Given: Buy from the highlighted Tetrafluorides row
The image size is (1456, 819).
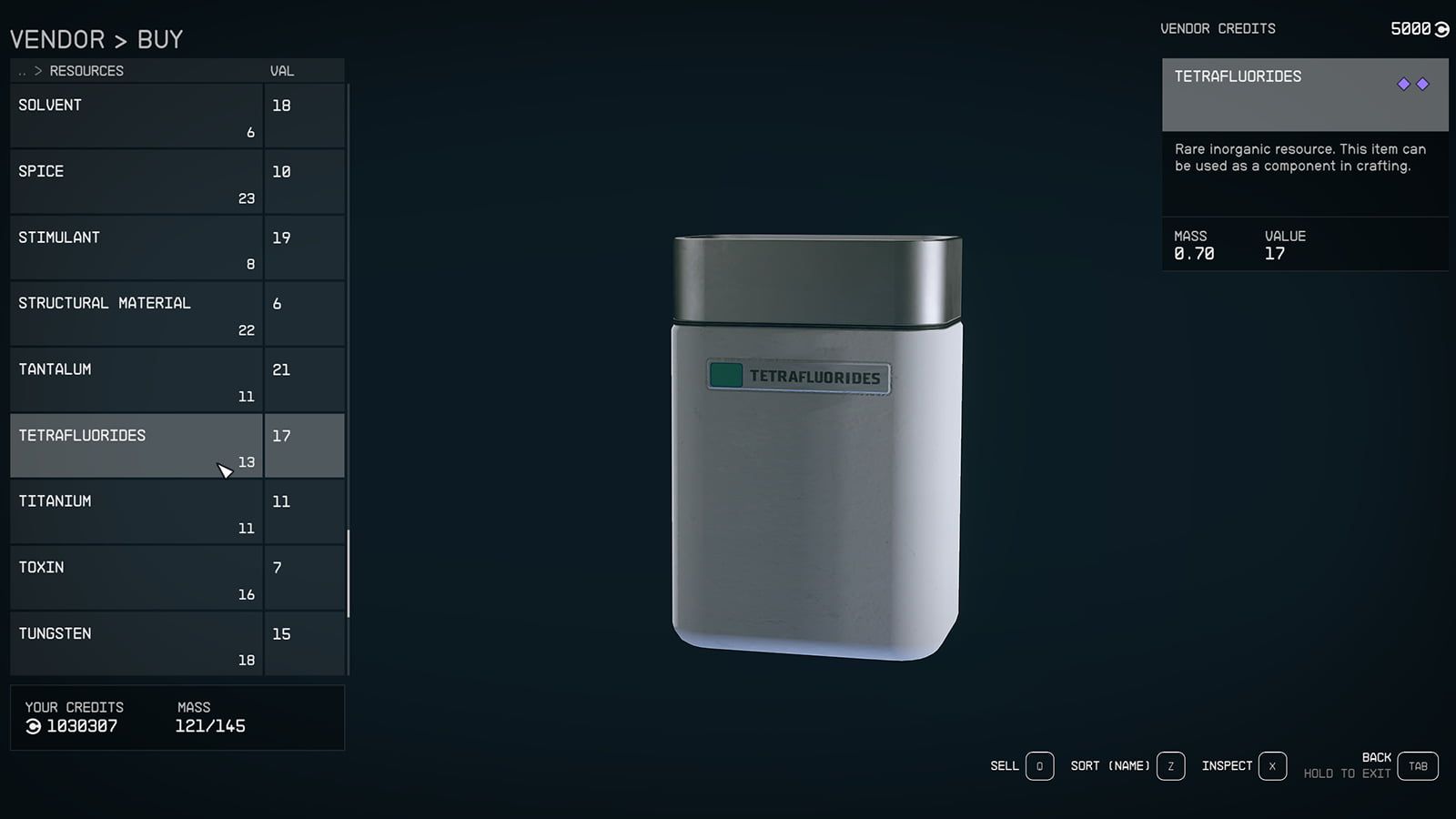Looking at the screenshot, I should point(136,446).
